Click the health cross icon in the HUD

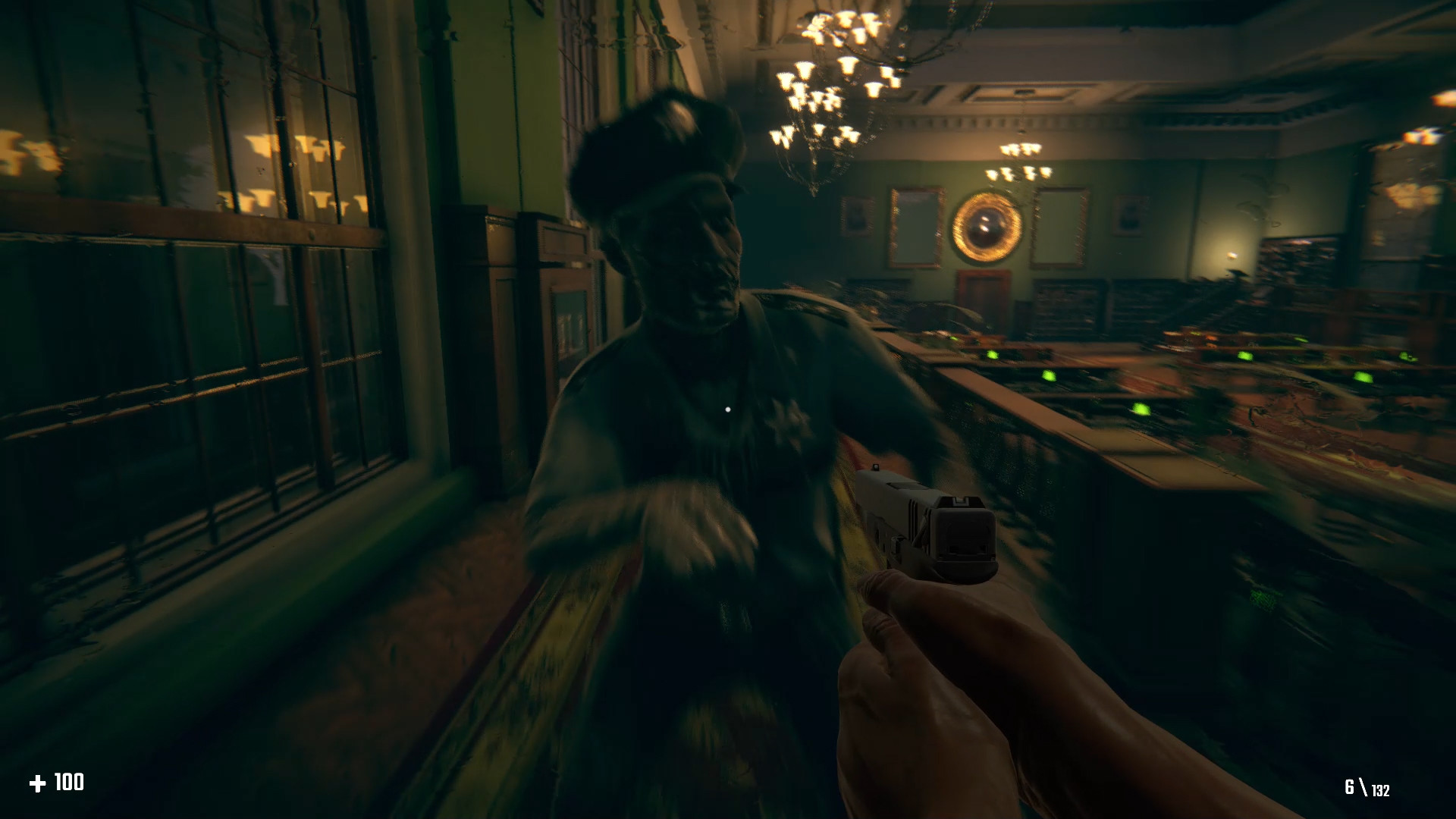click(x=39, y=781)
